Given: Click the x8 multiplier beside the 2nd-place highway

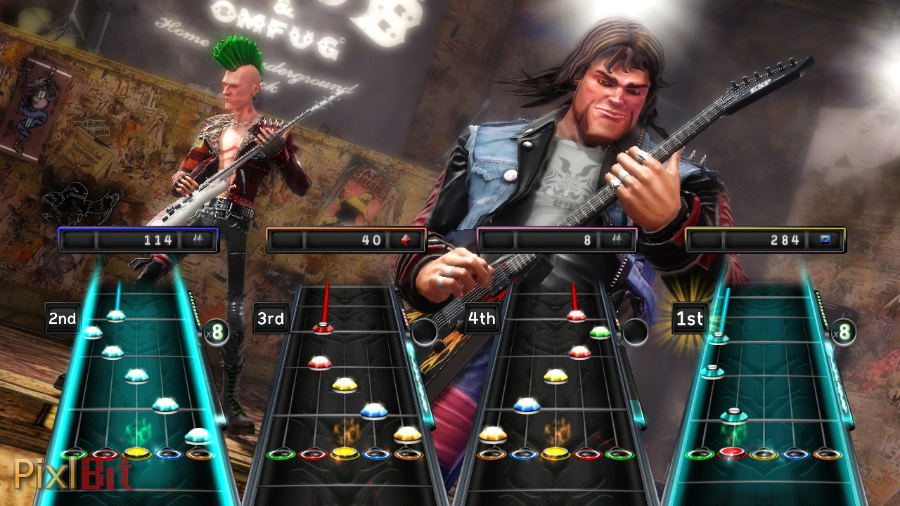Looking at the screenshot, I should click(x=215, y=331).
